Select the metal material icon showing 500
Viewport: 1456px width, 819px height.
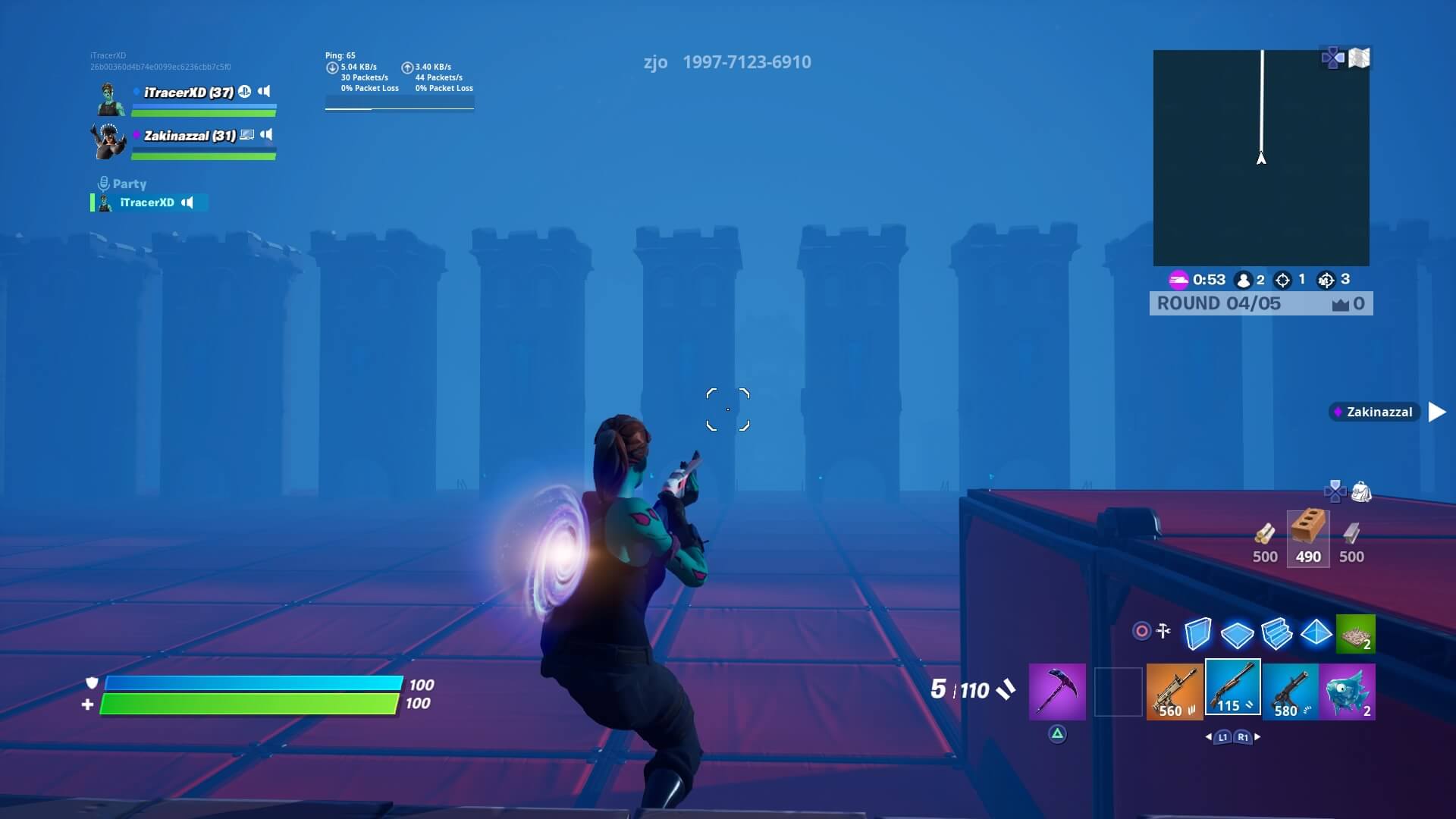click(1351, 533)
